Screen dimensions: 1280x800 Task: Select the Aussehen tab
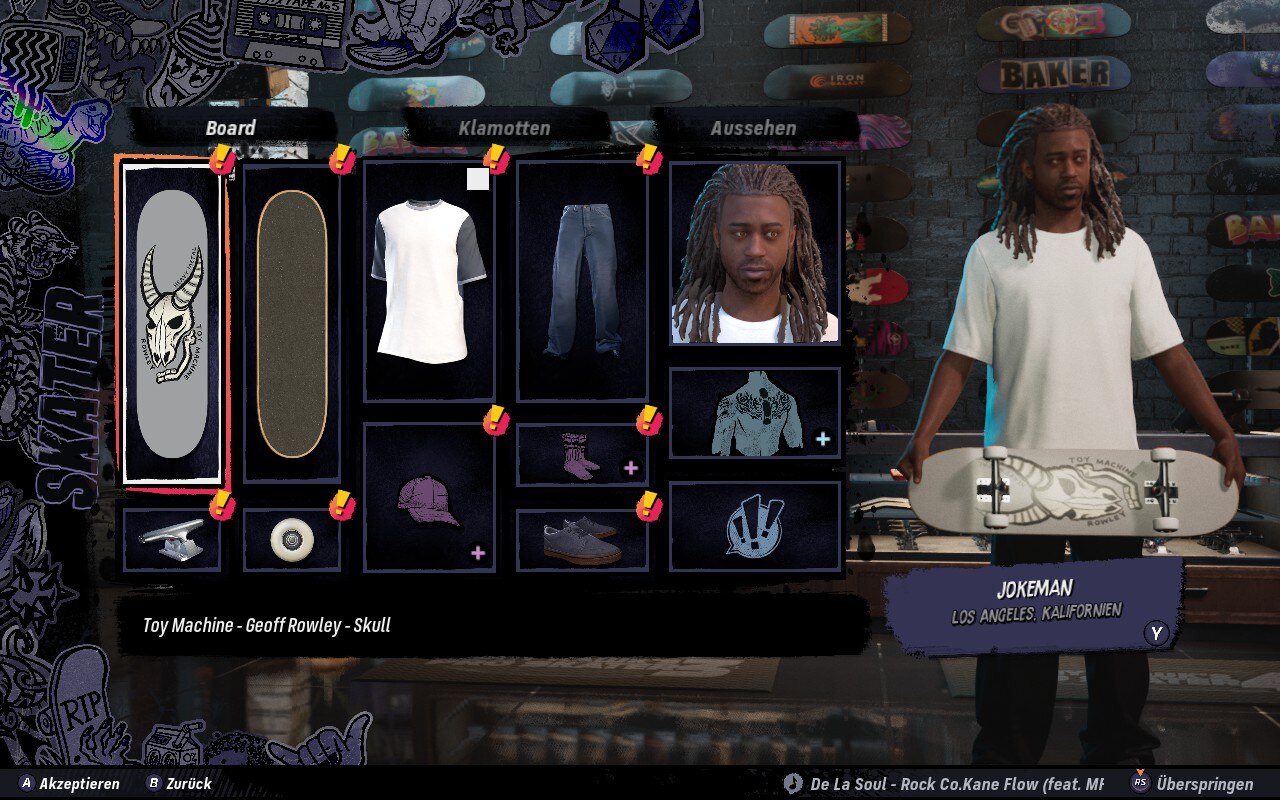click(x=753, y=128)
